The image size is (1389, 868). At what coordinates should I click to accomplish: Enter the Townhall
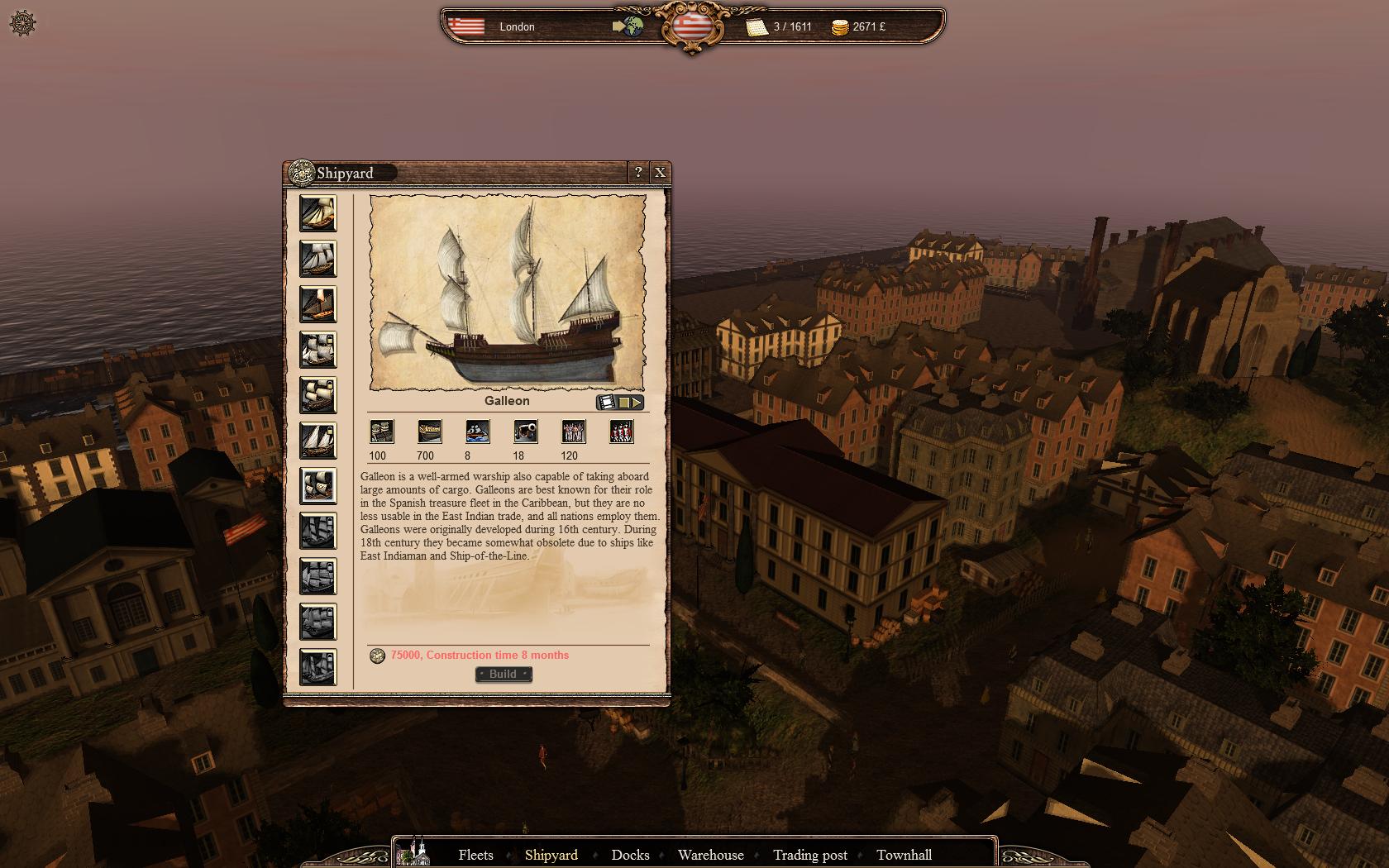(904, 855)
